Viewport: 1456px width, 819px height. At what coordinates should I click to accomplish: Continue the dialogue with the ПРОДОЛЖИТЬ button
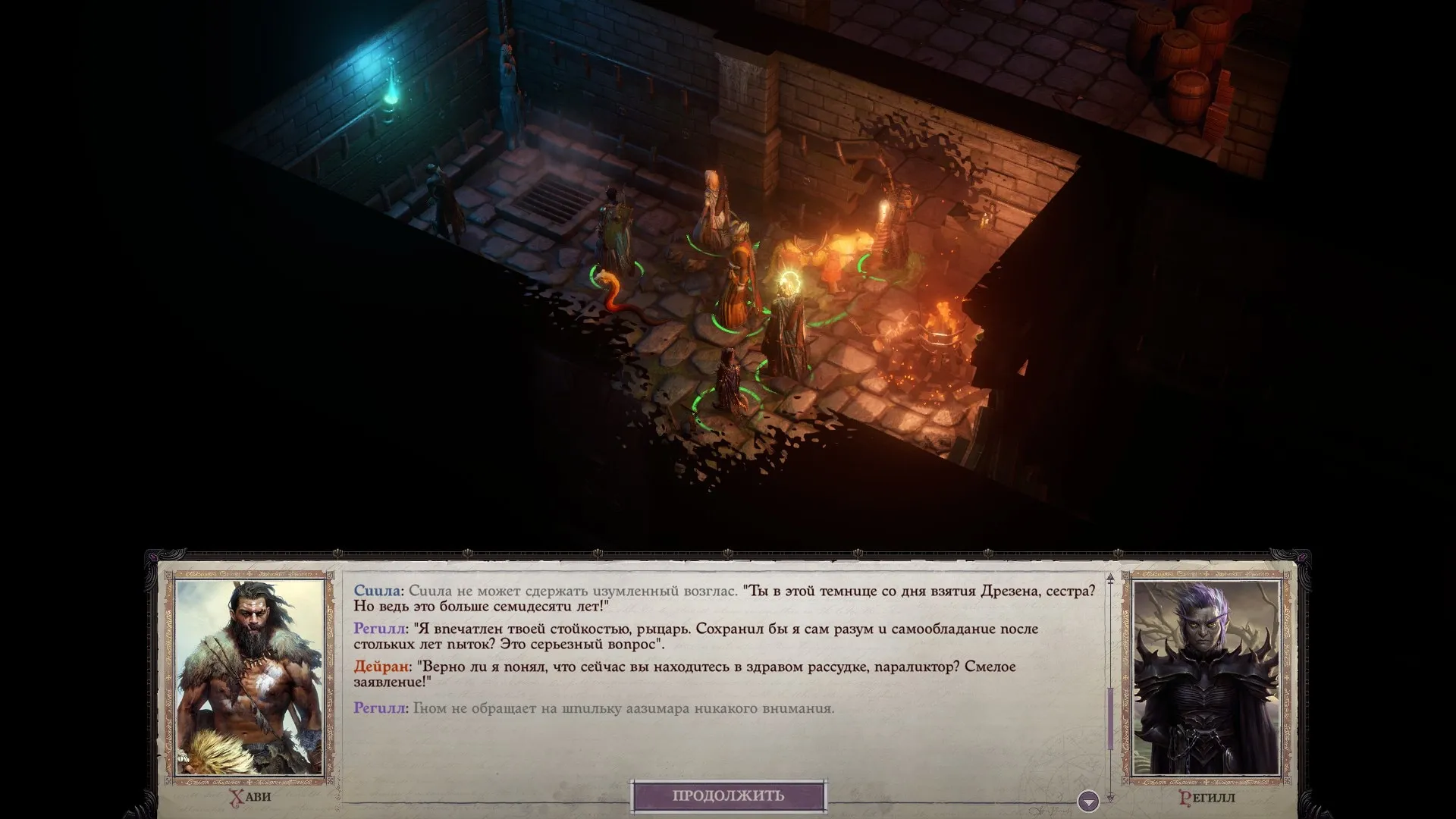pos(728,795)
